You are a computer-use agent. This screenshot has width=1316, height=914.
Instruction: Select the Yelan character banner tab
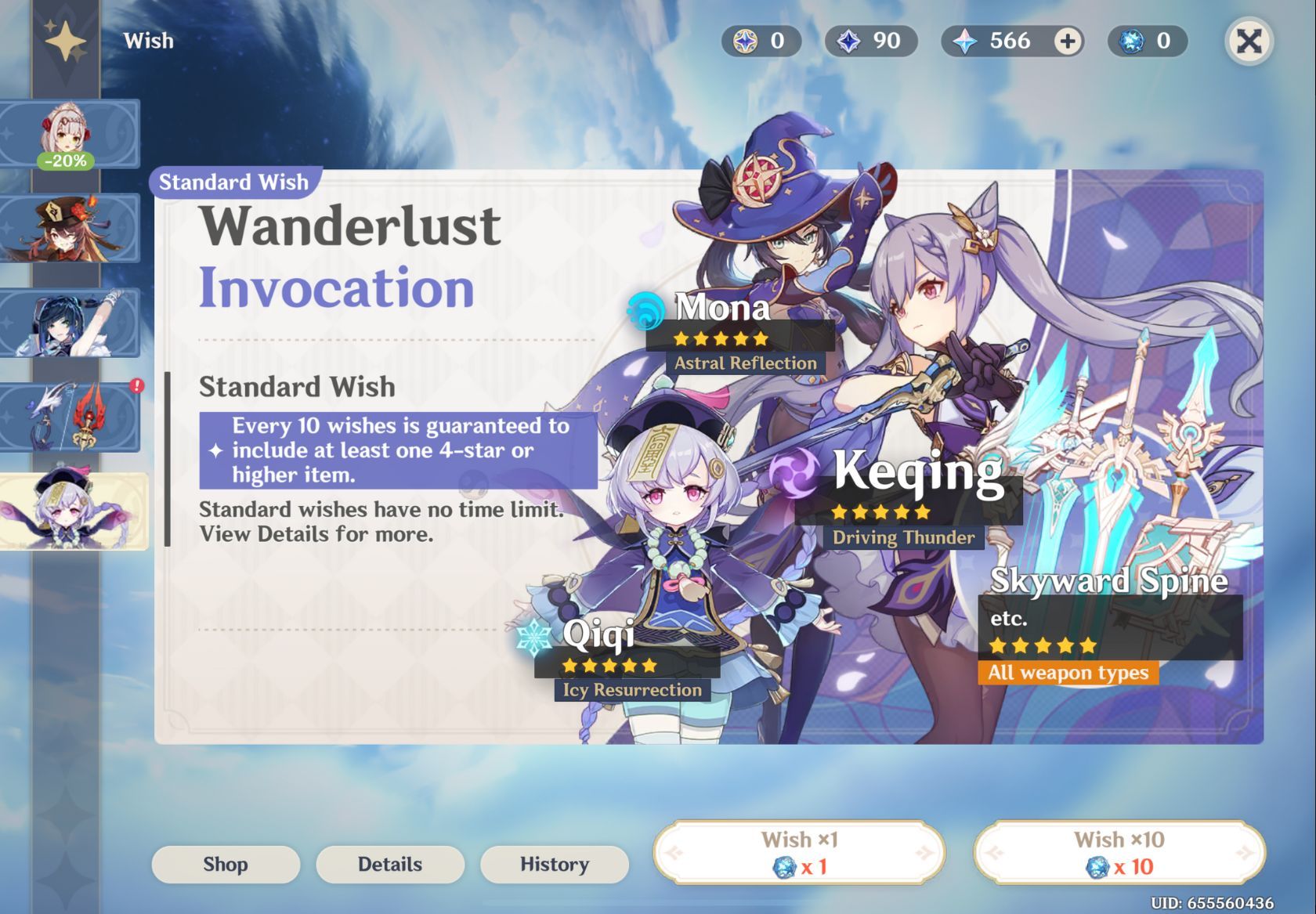(x=69, y=323)
